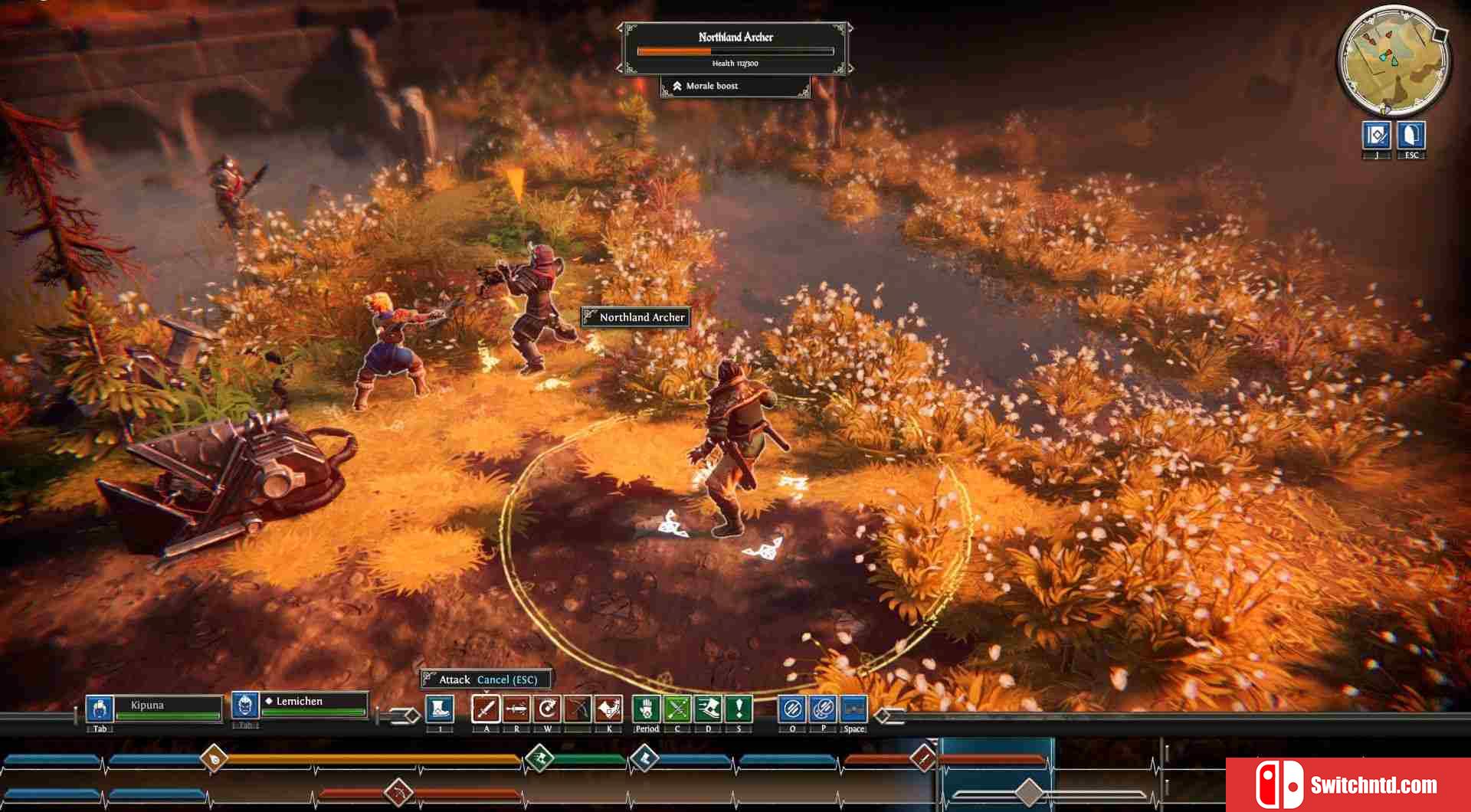The height and width of the screenshot is (812, 1471).
Task: Use the dagger thrust ability icon
Action: [516, 709]
